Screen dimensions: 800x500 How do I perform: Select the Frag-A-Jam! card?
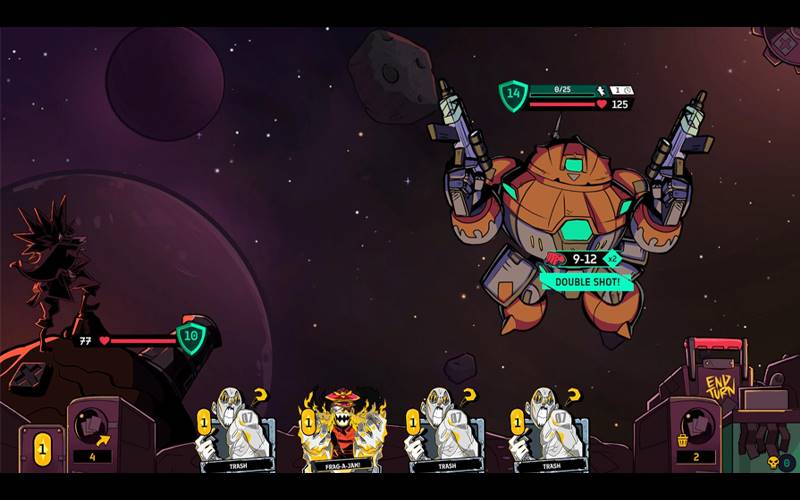tap(343, 428)
